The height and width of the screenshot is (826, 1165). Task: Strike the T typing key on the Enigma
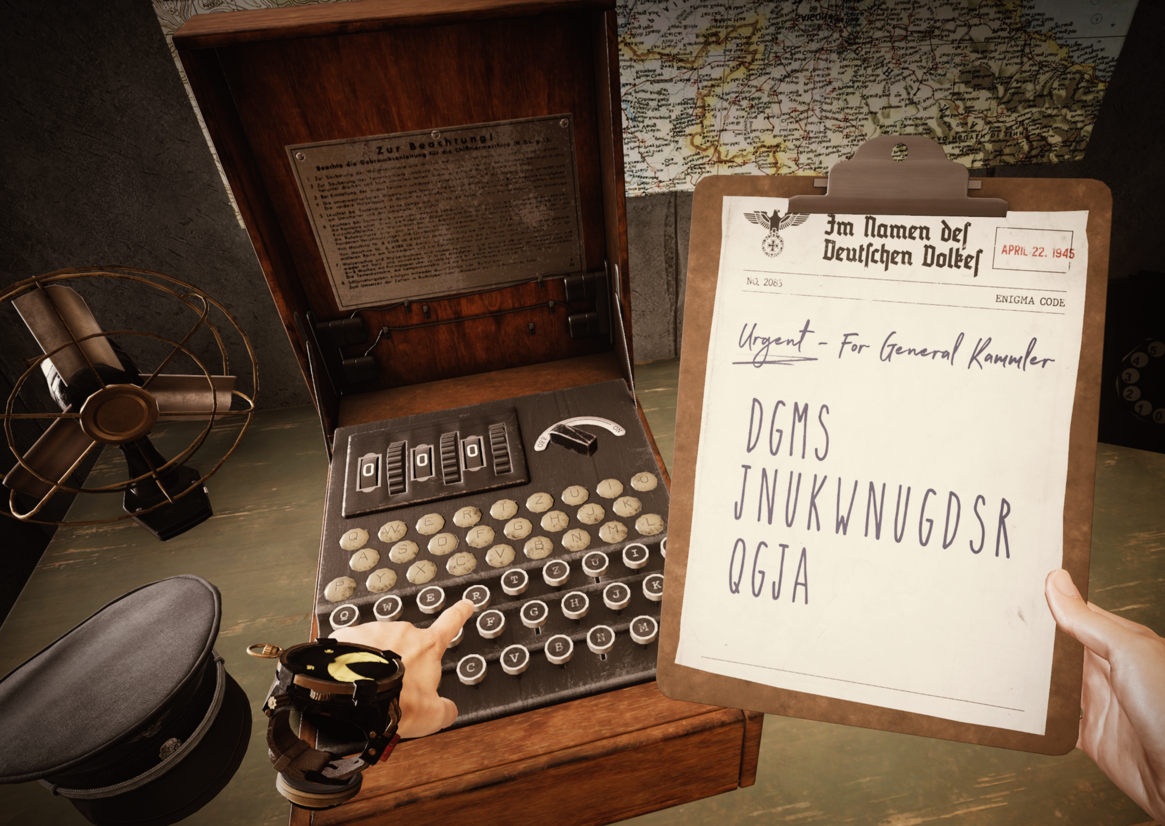(516, 581)
